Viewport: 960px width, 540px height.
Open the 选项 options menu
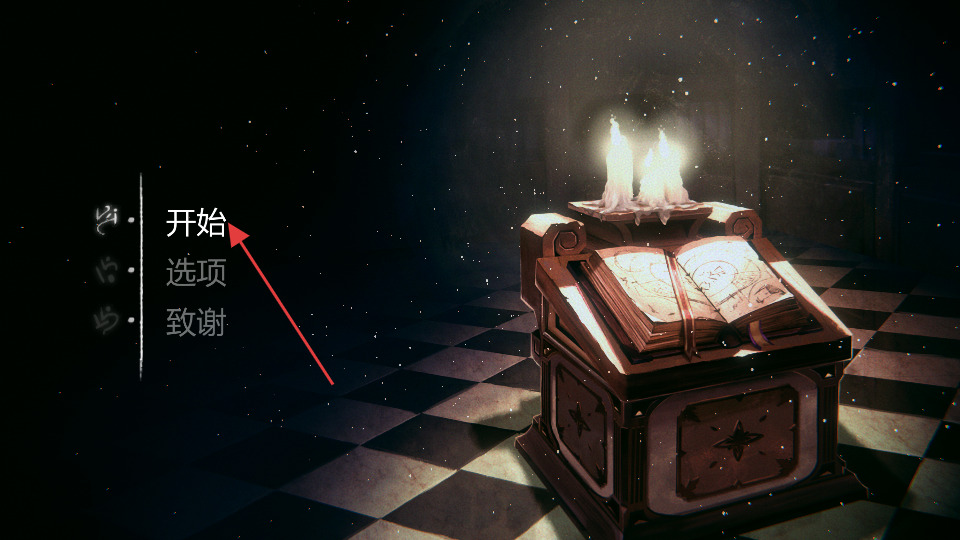(x=196, y=272)
